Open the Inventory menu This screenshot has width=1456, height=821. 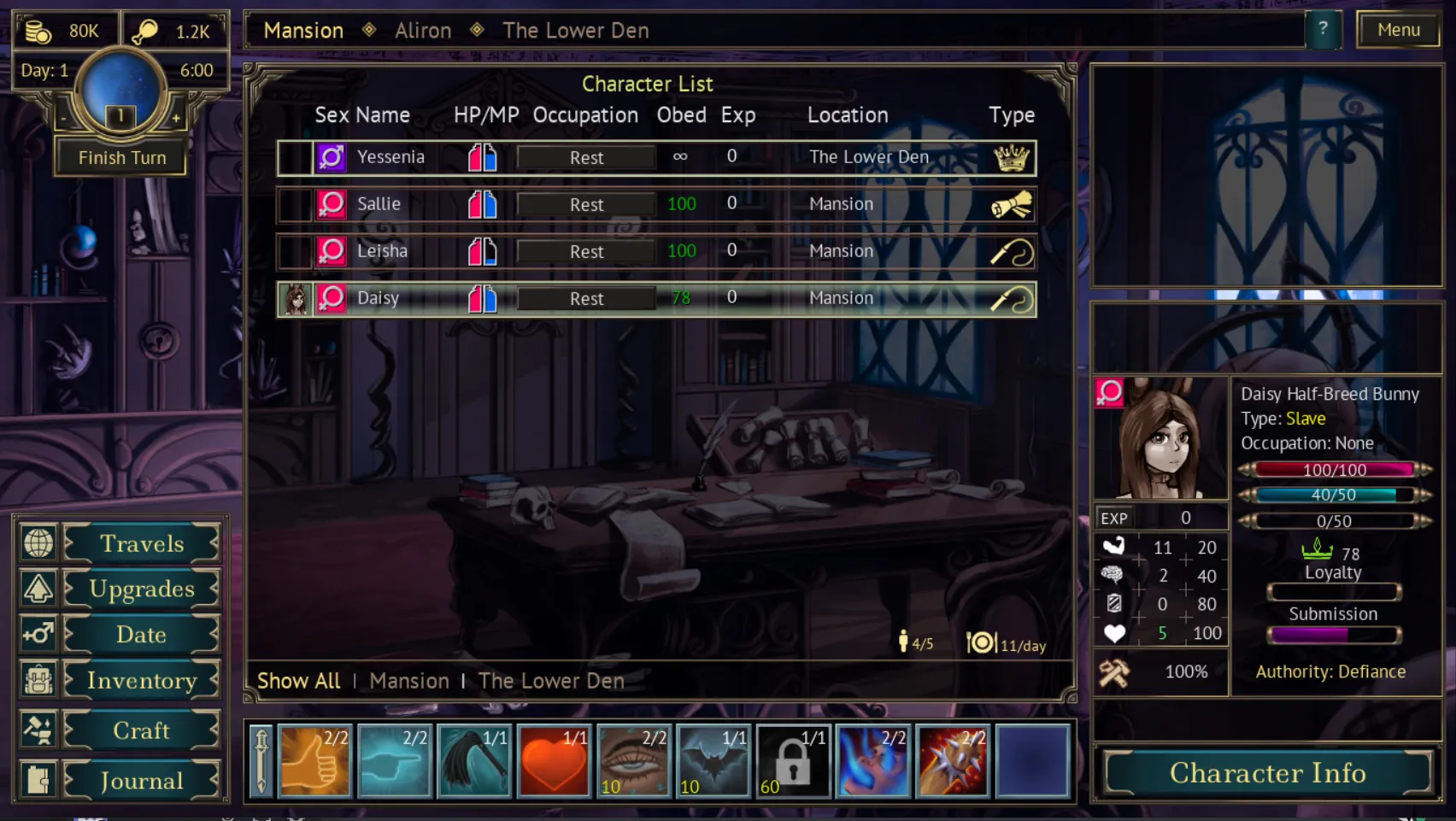pos(141,680)
